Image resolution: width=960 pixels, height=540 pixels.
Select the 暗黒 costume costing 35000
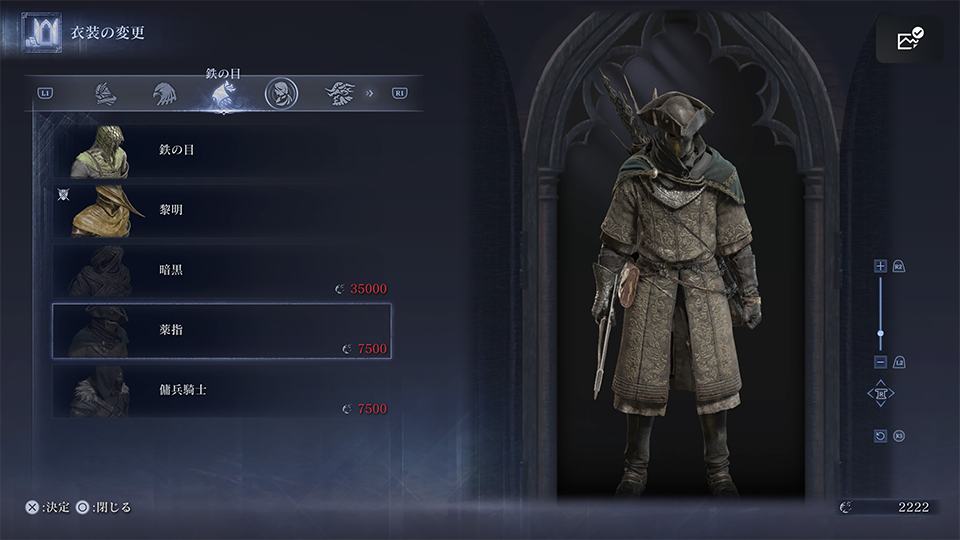coord(220,270)
